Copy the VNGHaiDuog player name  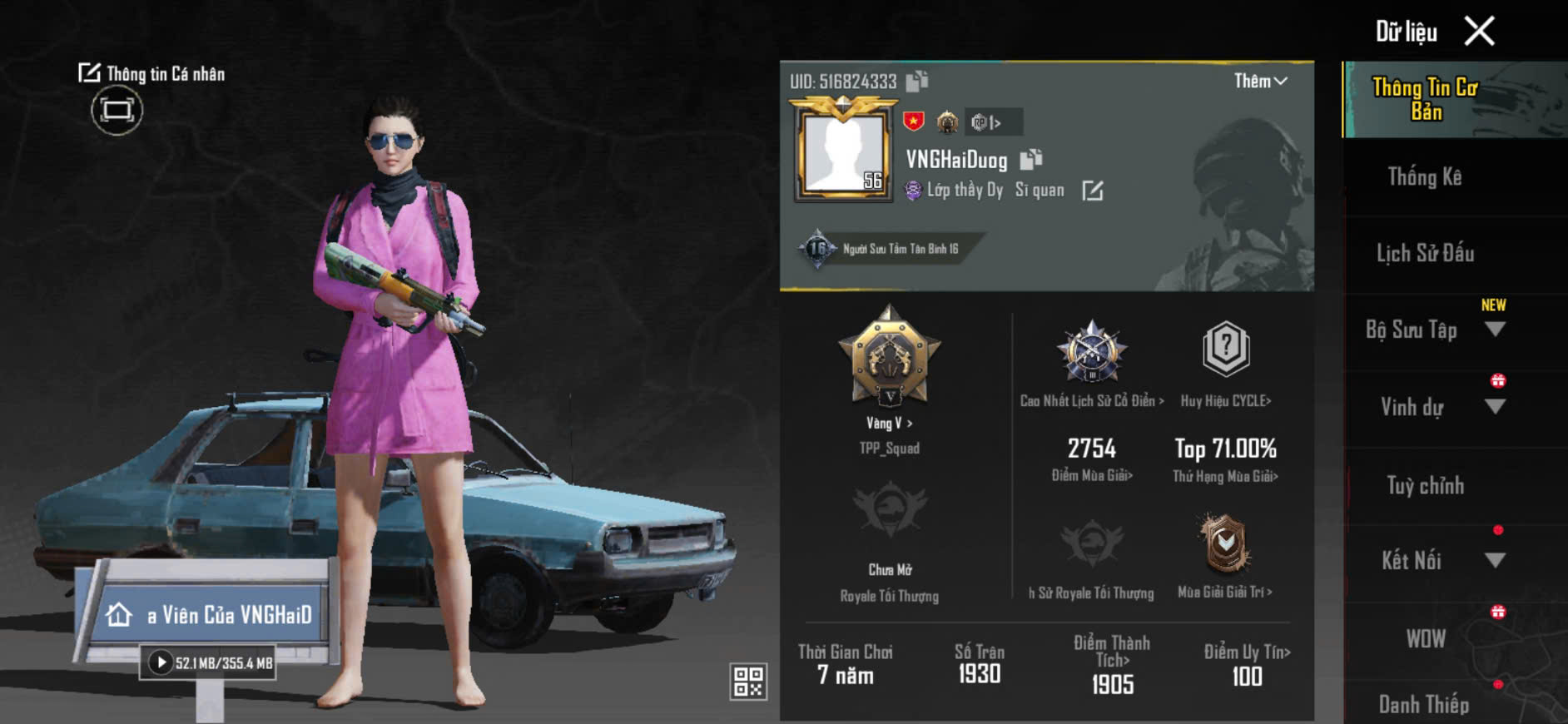(1031, 158)
